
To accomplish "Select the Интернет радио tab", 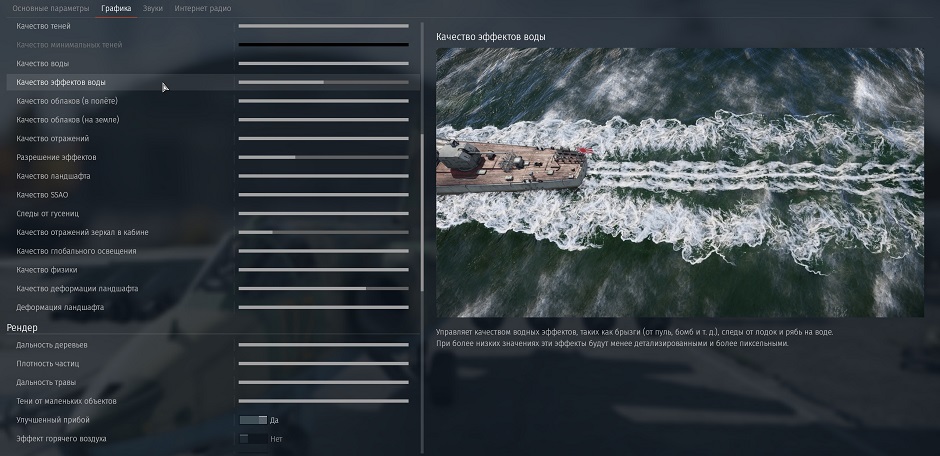I will 202,8.
